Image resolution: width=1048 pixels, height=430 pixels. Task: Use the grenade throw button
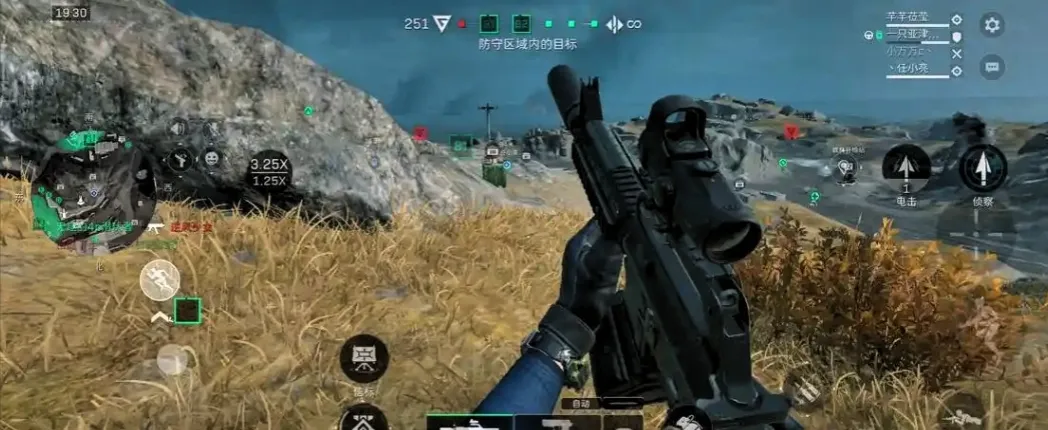(x=687, y=420)
